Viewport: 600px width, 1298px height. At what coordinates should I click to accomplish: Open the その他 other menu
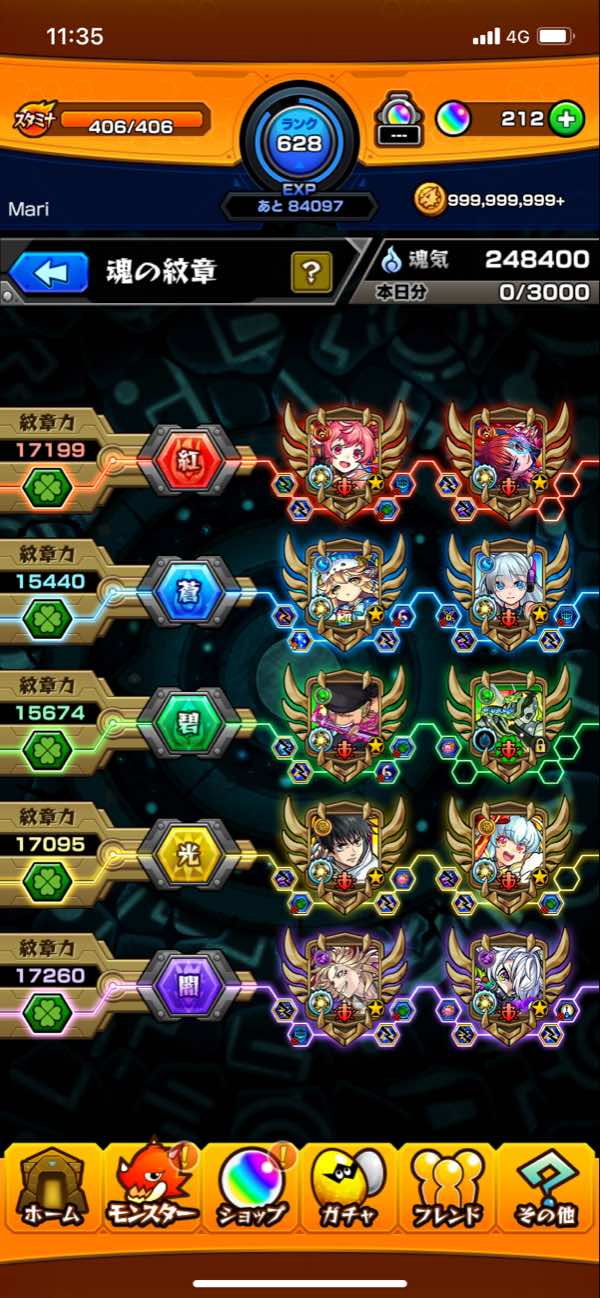click(547, 1189)
